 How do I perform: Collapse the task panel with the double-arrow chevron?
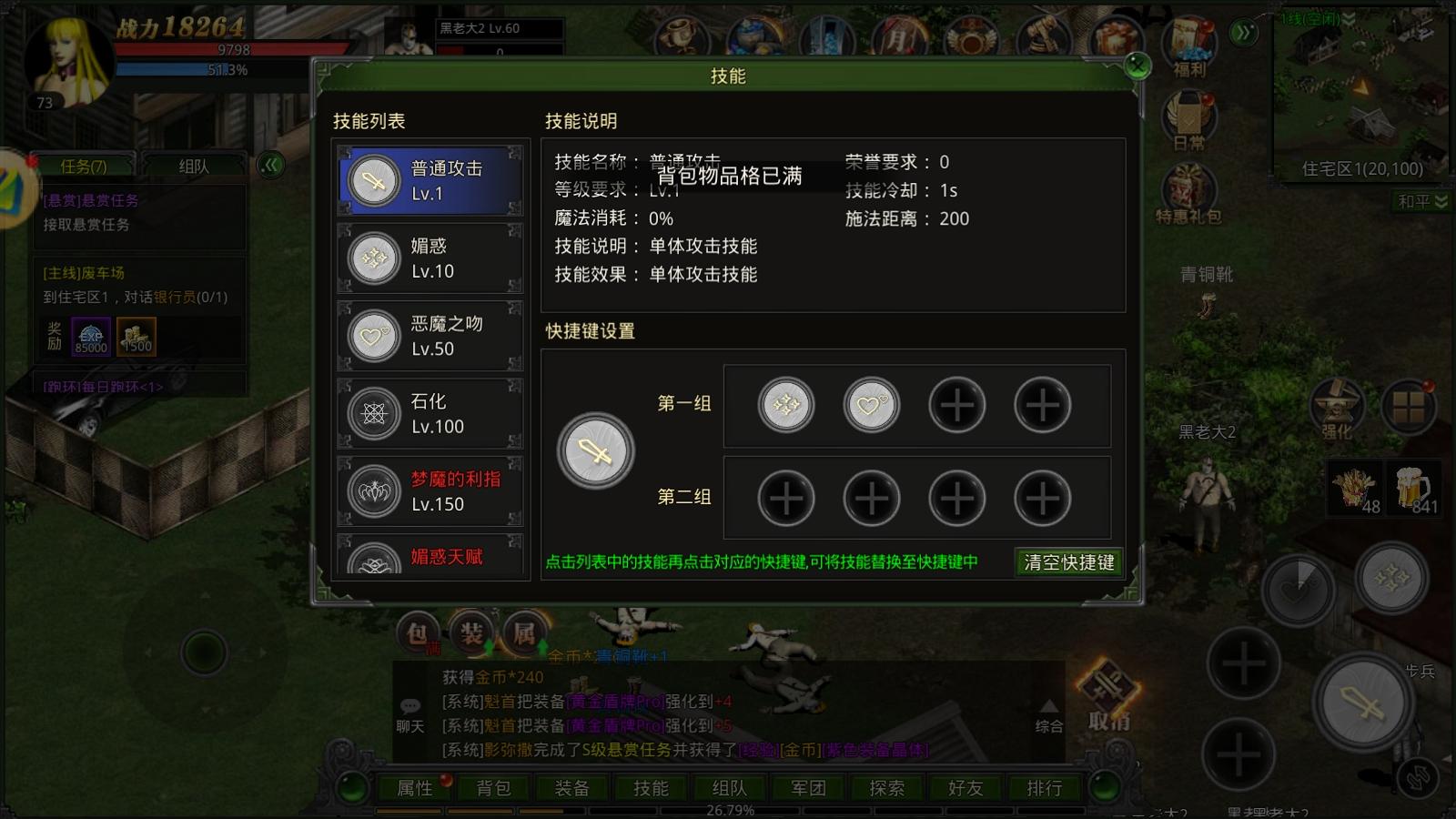click(271, 165)
